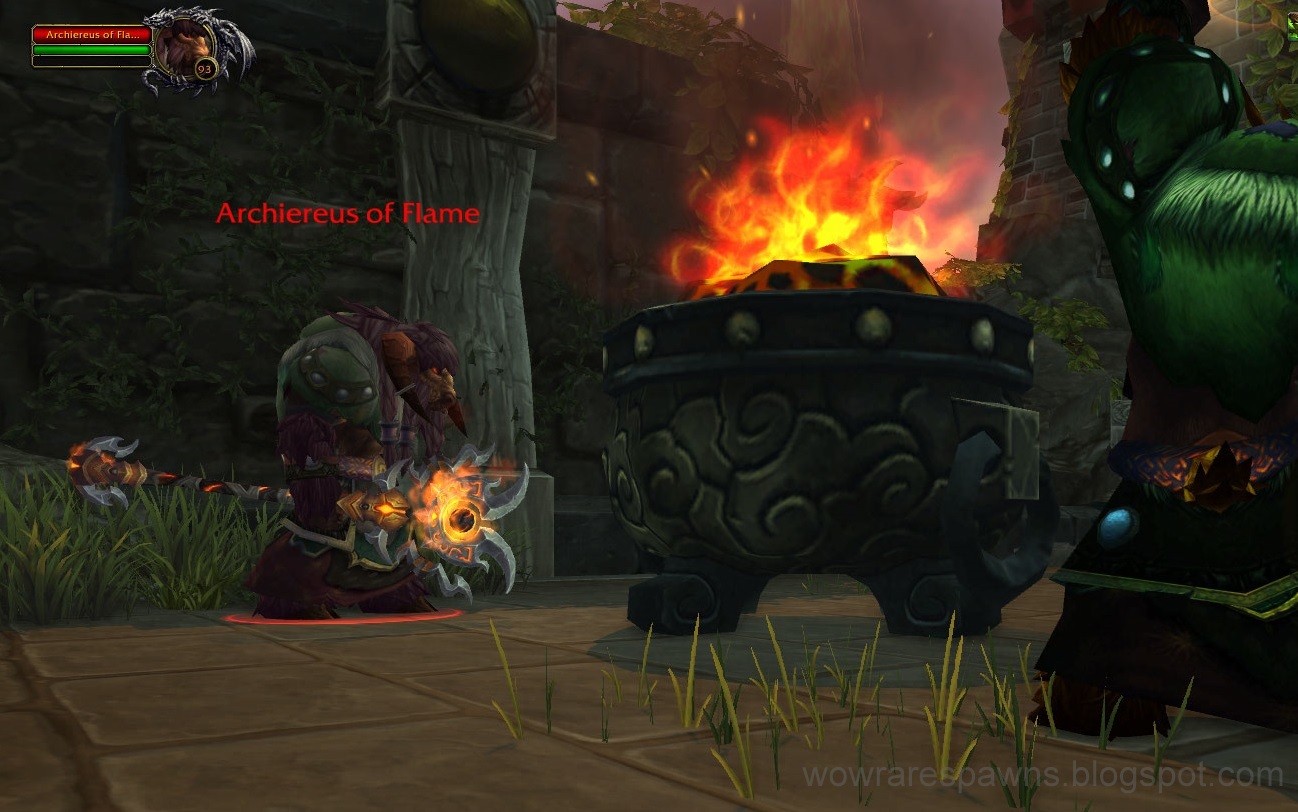
Task: Click the red Archiereus of Flame nameplate
Action: coord(347,213)
